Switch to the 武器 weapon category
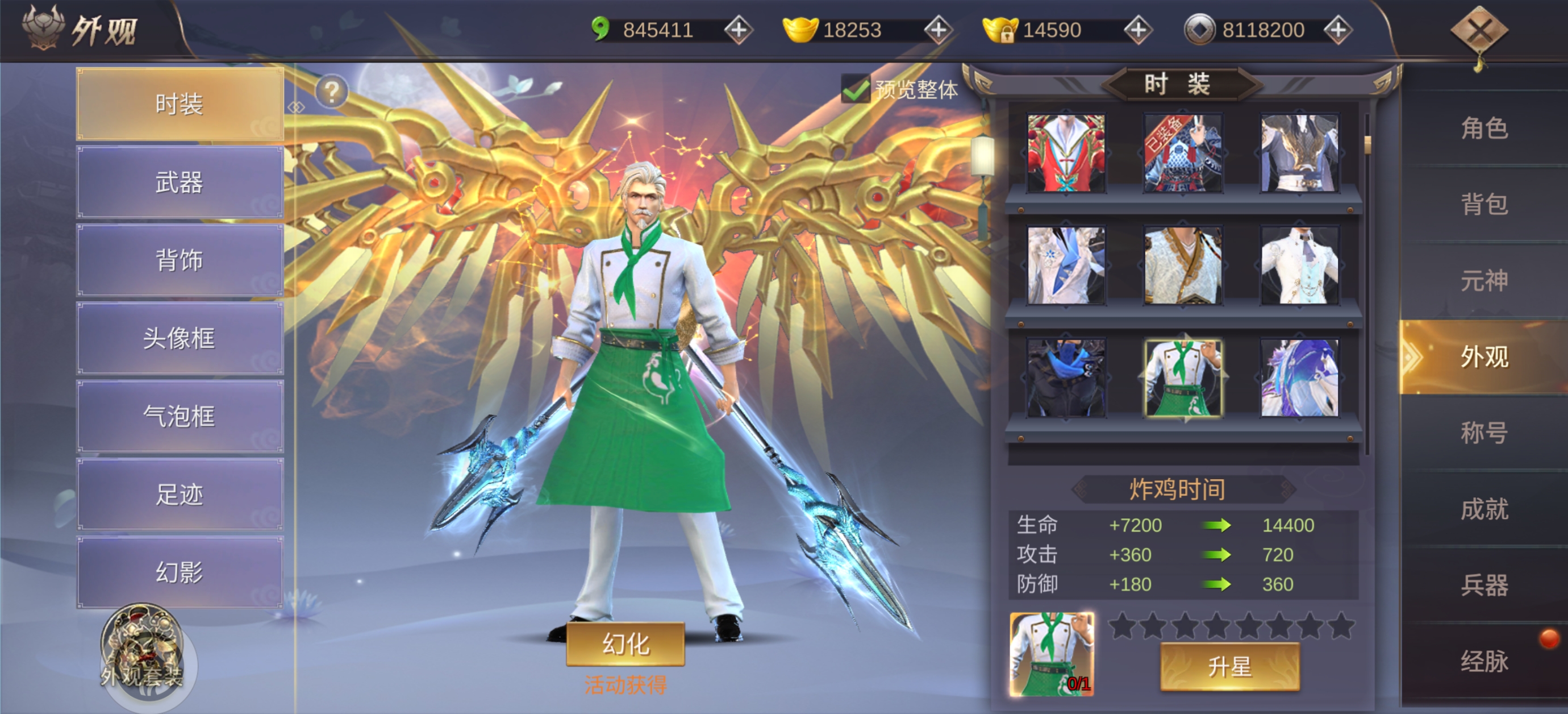Viewport: 1568px width, 714px height. tap(180, 182)
